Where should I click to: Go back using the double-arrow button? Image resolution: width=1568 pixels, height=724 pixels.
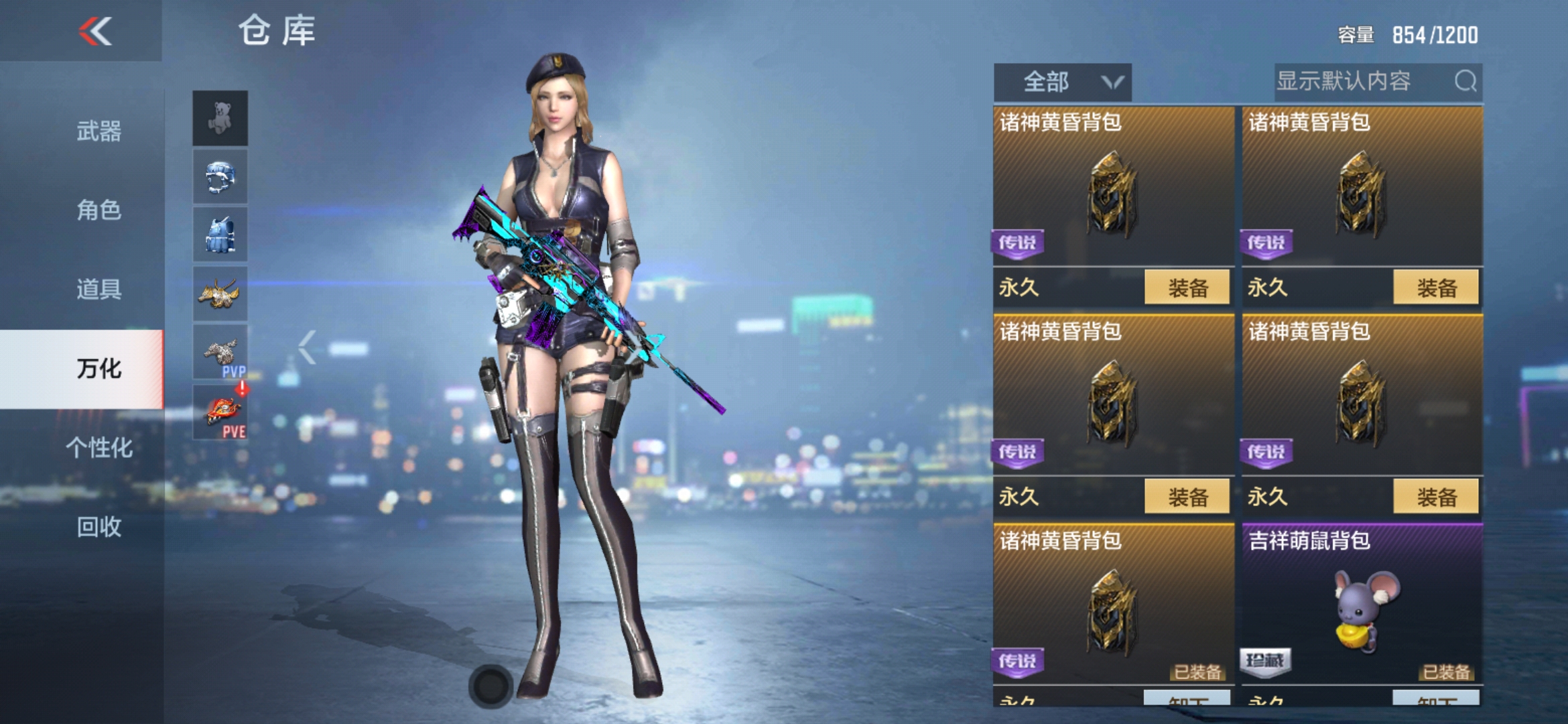95,32
